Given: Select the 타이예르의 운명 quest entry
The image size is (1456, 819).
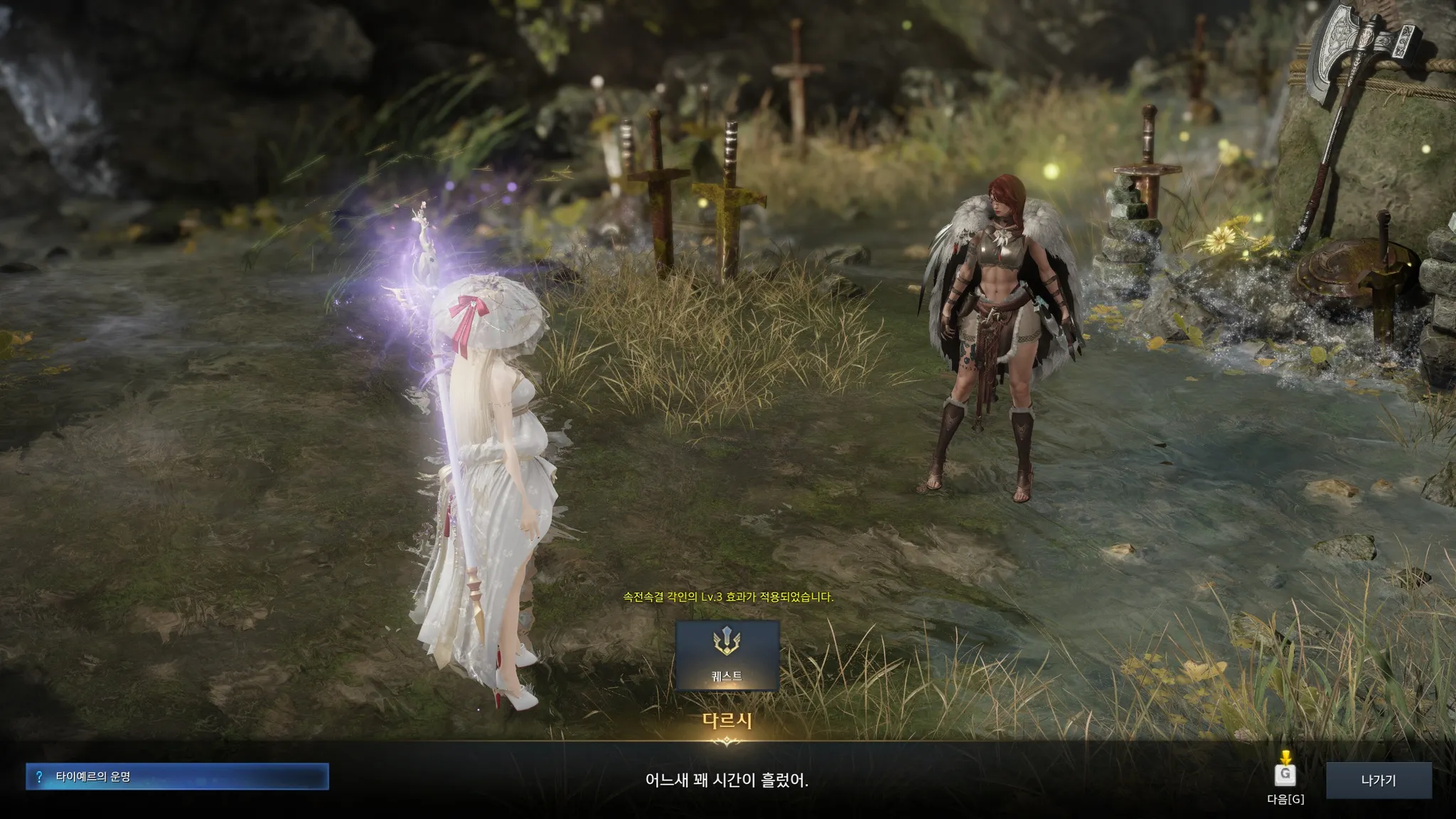Looking at the screenshot, I should 177,776.
